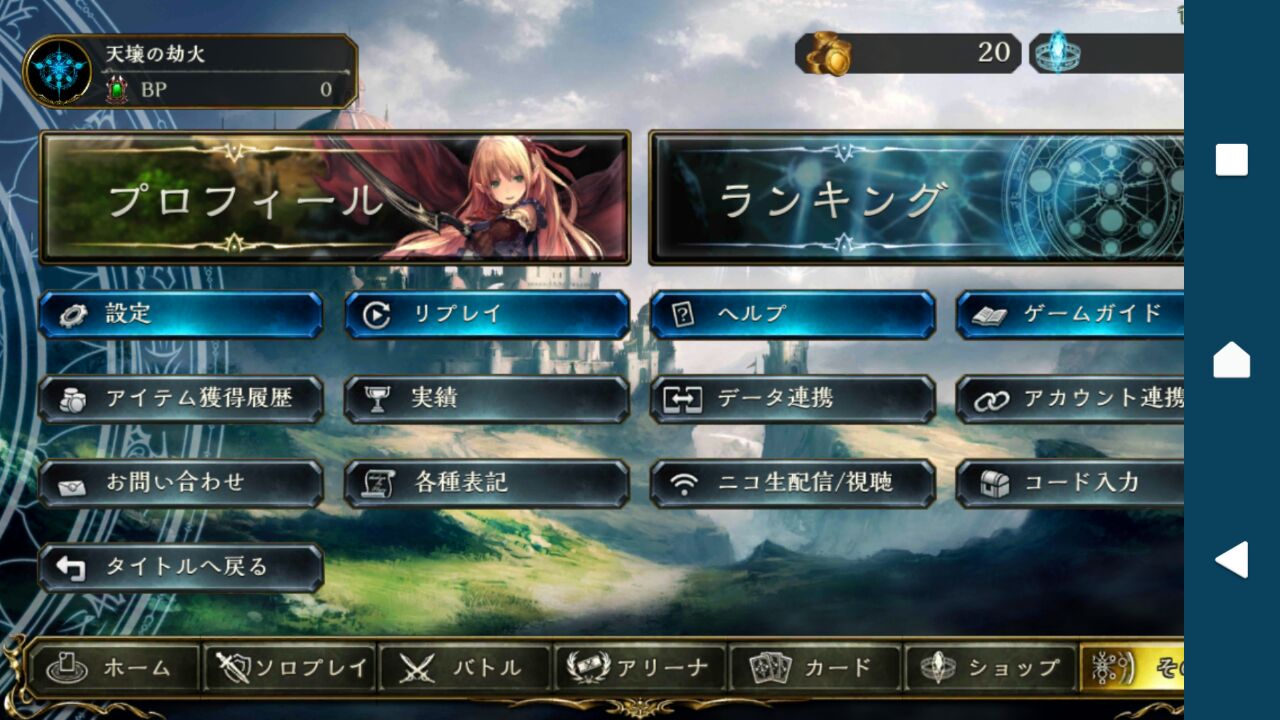Open ニコ生配信/視聴 streaming option
This screenshot has height=720, width=1280.
(x=793, y=484)
